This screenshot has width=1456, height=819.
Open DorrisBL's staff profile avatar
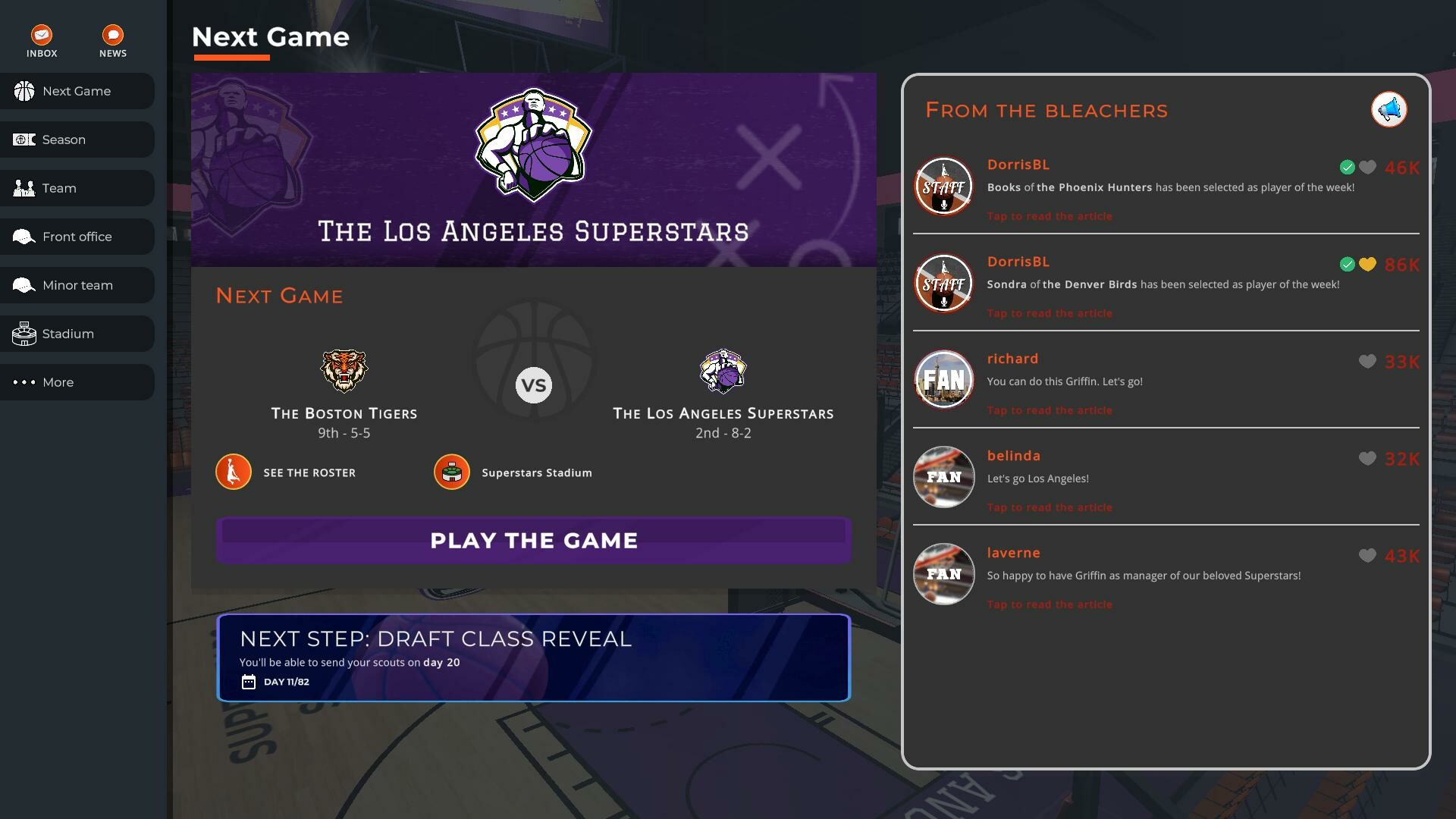pyautogui.click(x=943, y=186)
